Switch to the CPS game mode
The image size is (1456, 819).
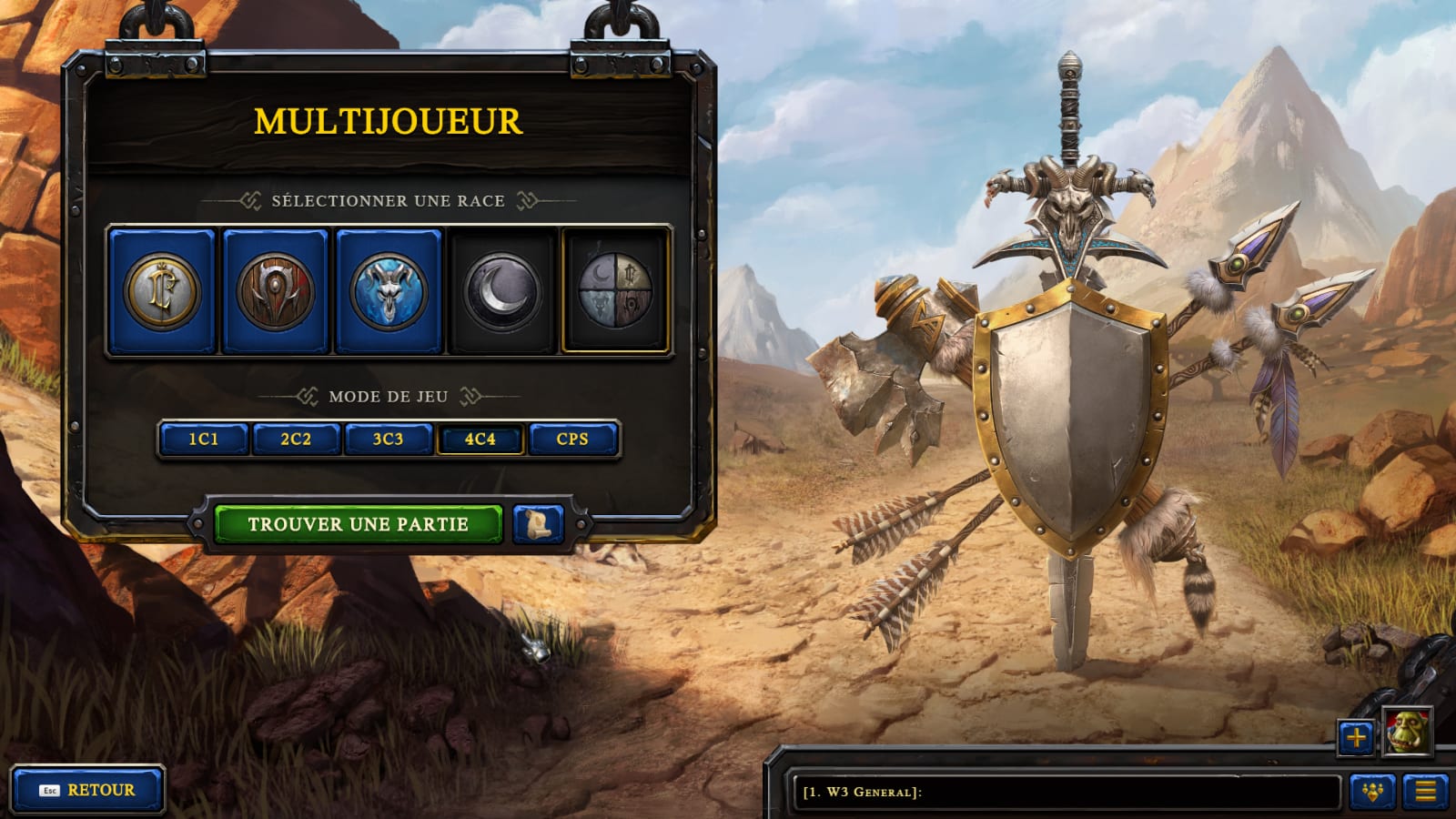tap(572, 439)
